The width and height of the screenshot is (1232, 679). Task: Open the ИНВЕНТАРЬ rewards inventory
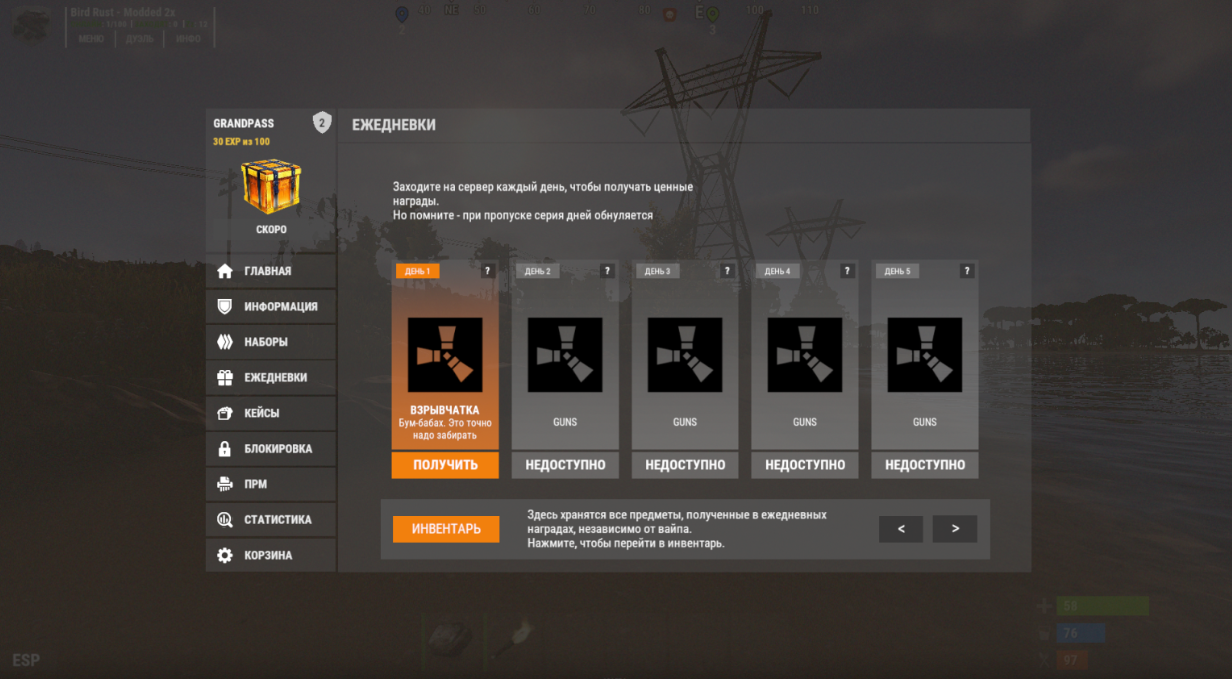(446, 529)
